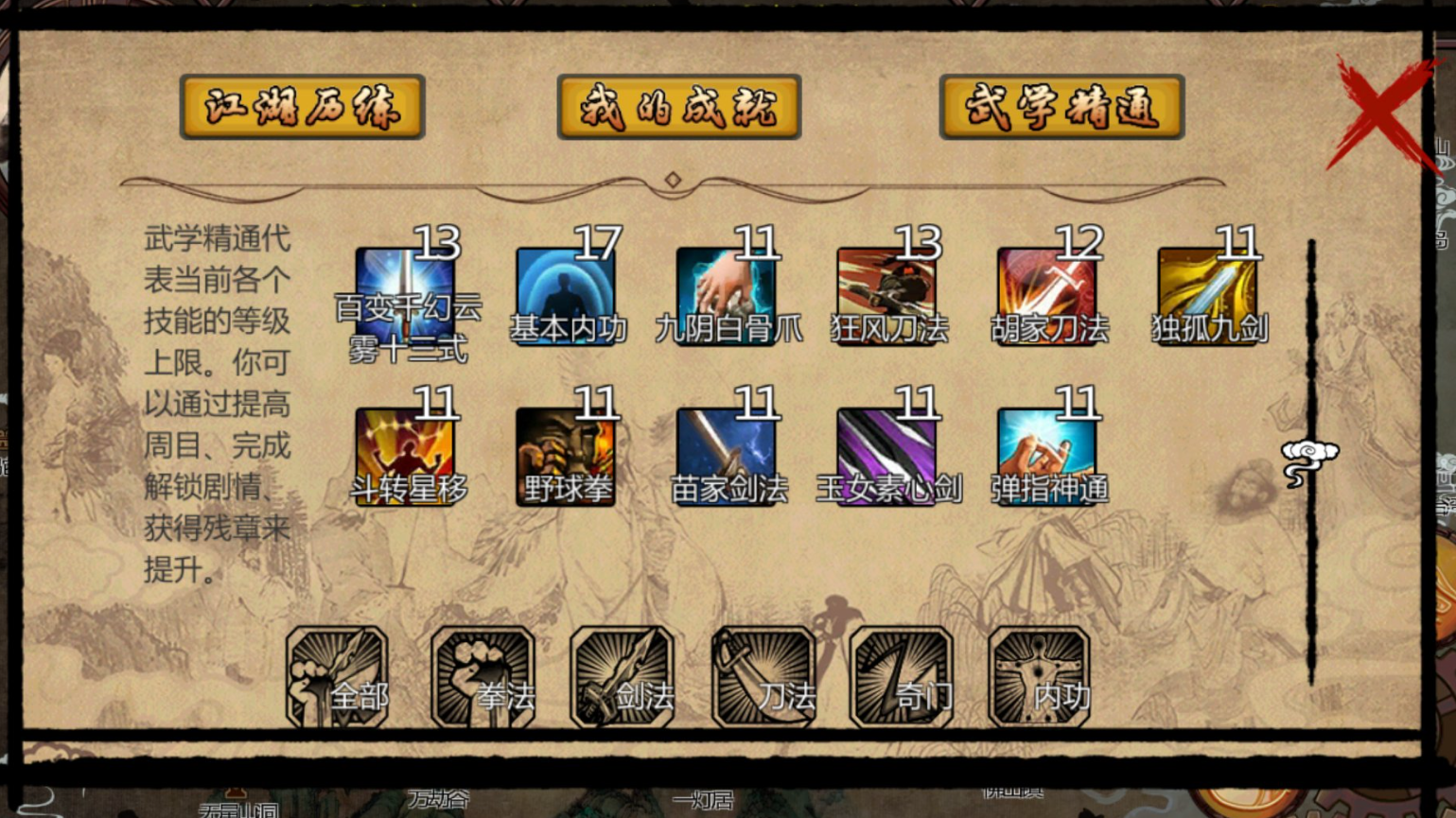This screenshot has width=1456, height=818.
Task: Select the 斗转星移 skill icon
Action: pyautogui.click(x=406, y=456)
